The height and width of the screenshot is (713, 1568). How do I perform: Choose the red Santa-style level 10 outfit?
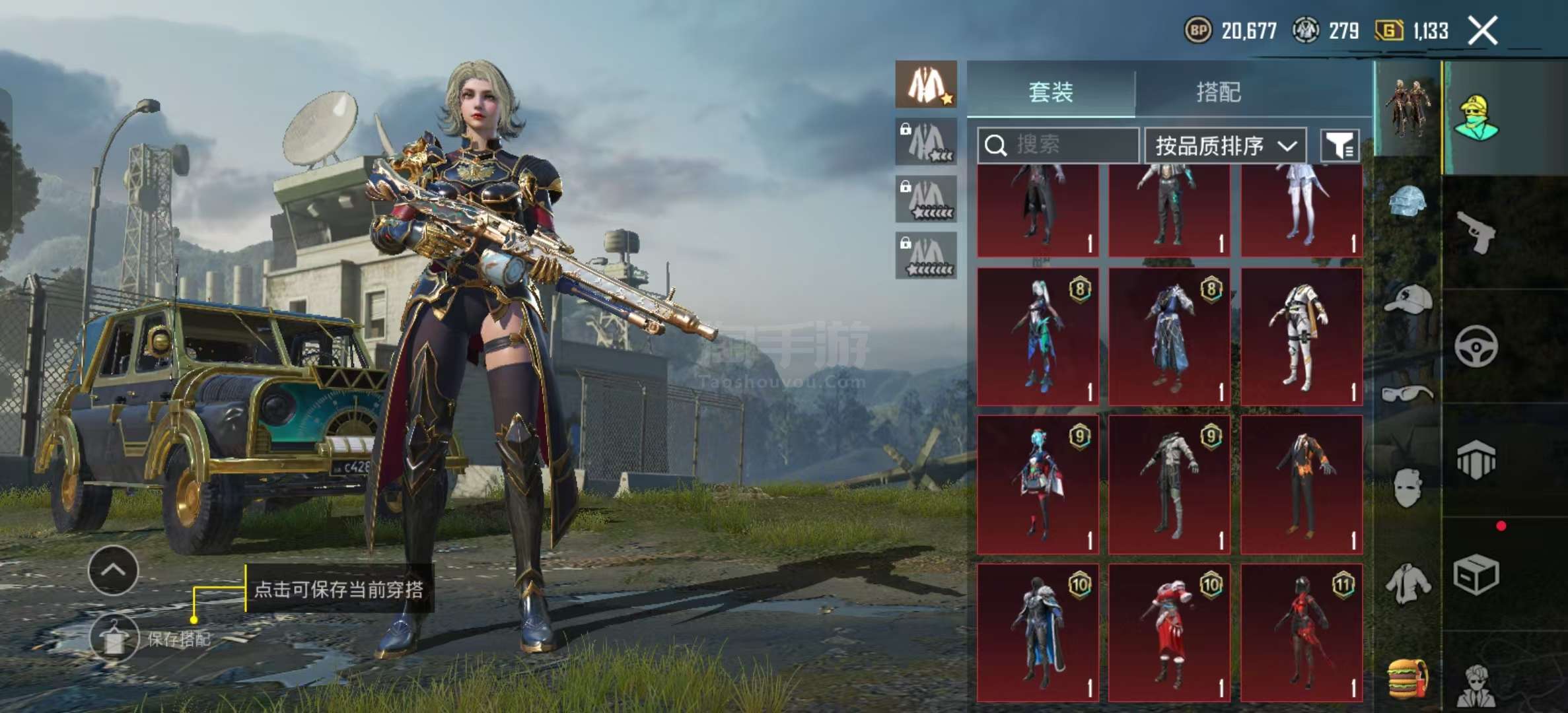pos(1169,632)
